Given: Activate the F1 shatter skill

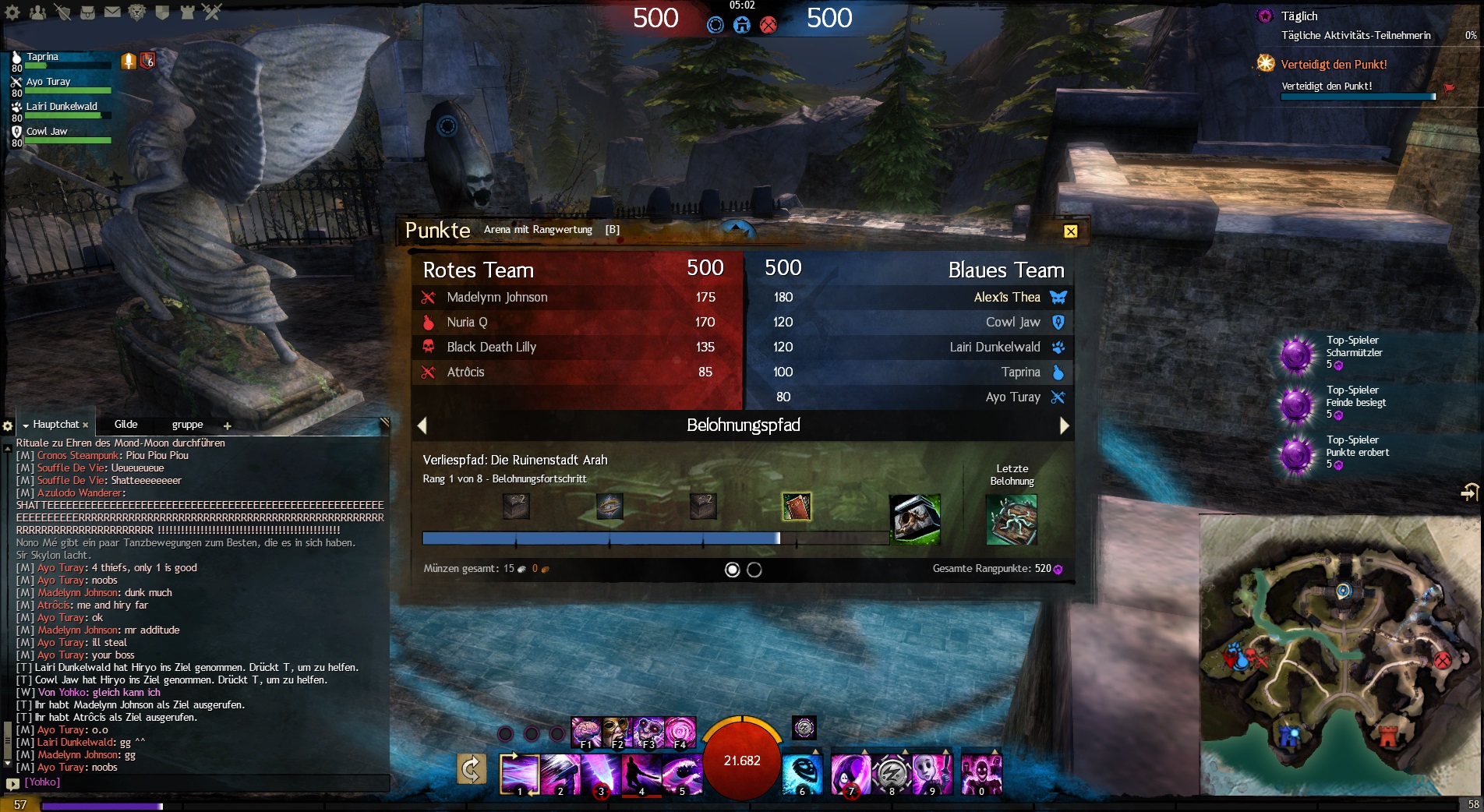Looking at the screenshot, I should click(x=585, y=733).
